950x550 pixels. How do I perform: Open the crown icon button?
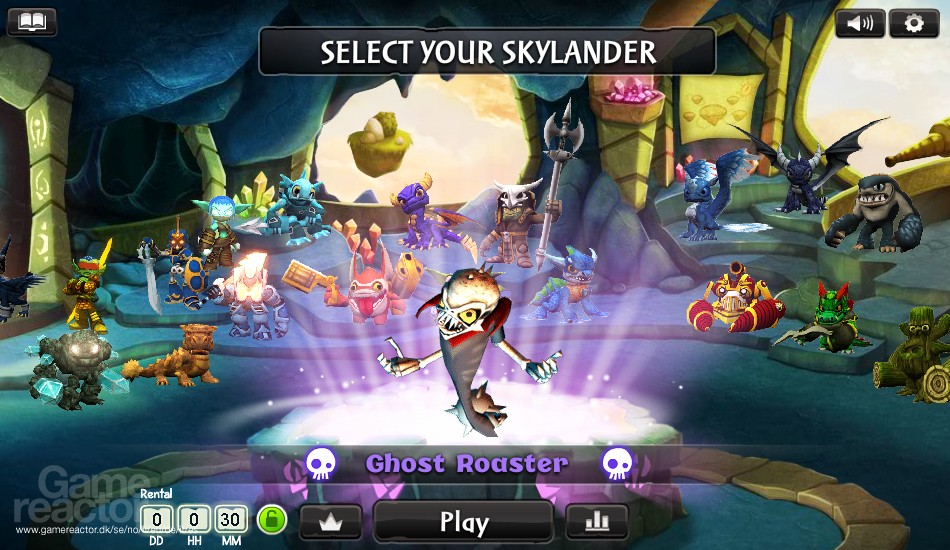[329, 521]
